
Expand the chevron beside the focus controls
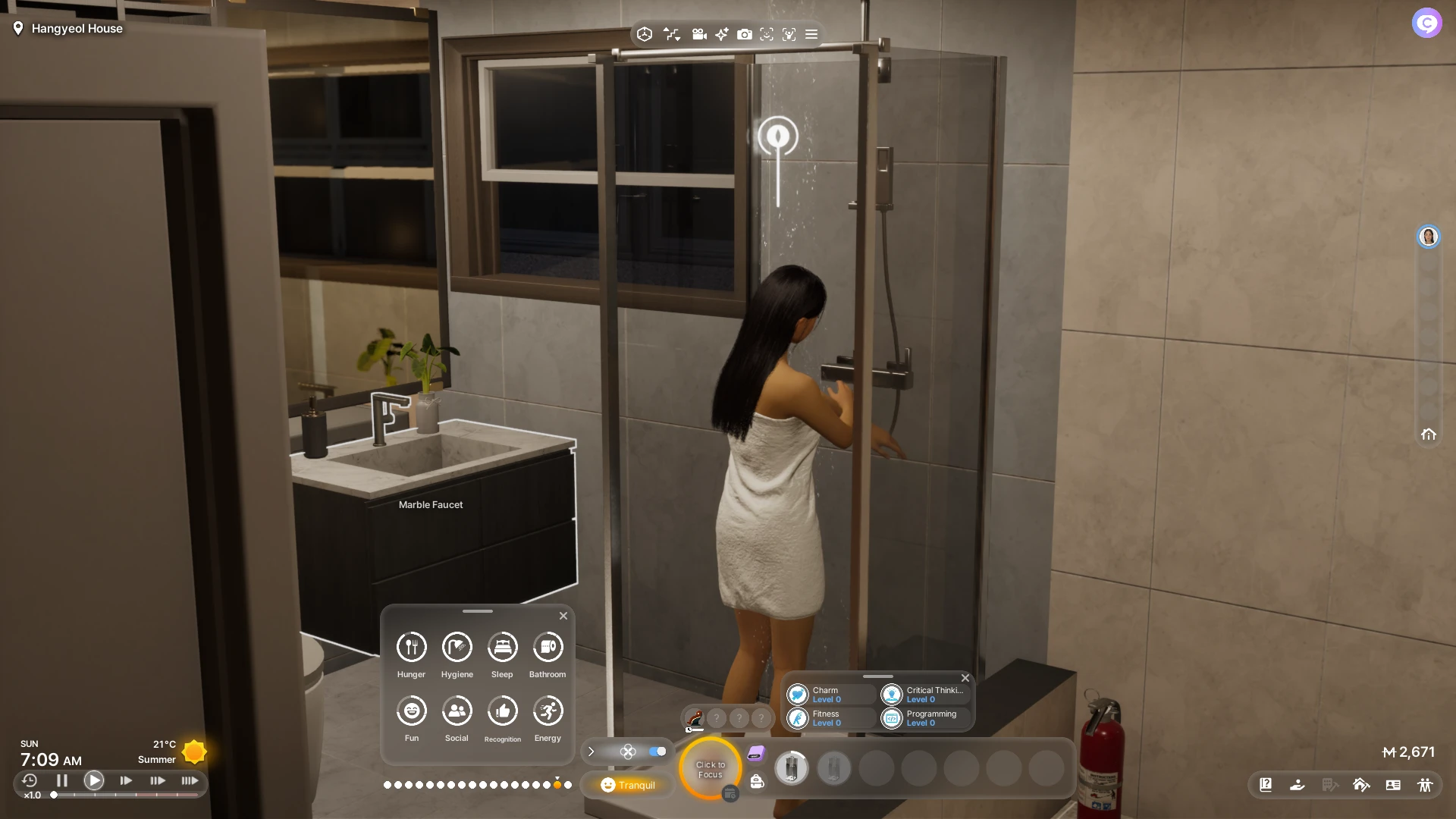click(x=591, y=752)
